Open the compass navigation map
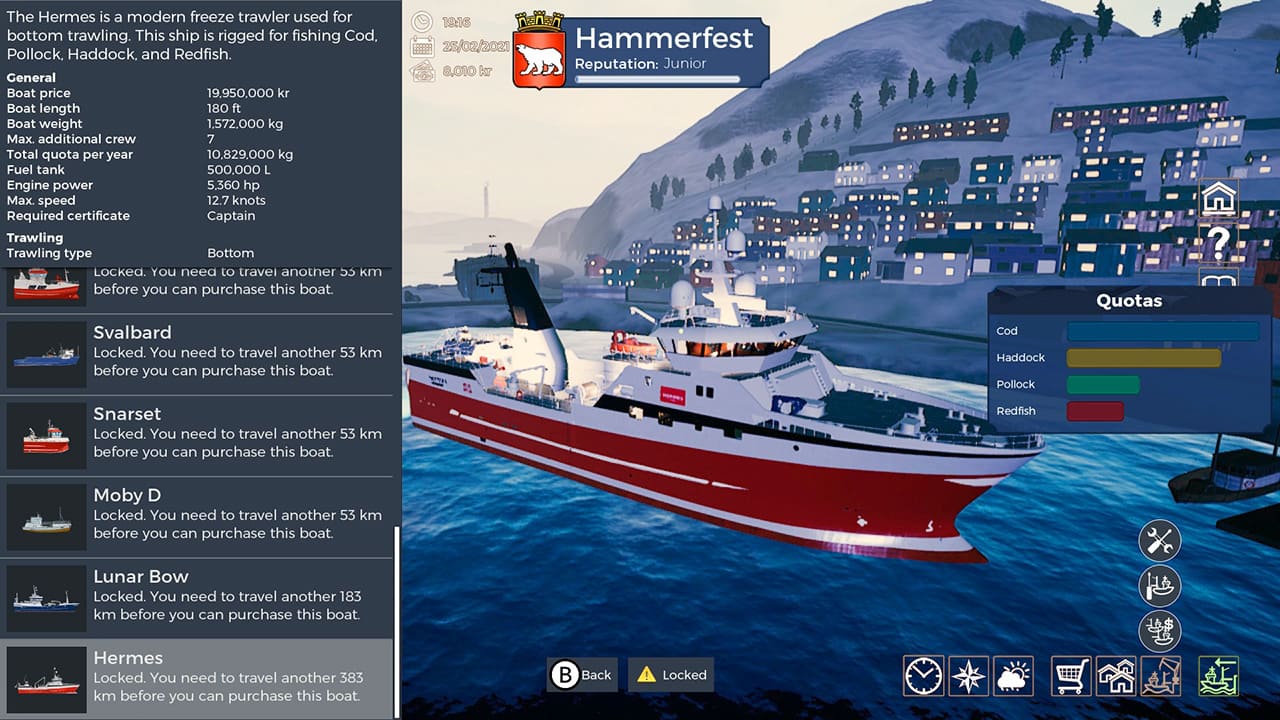Viewport: 1280px width, 720px height. pyautogui.click(x=968, y=676)
